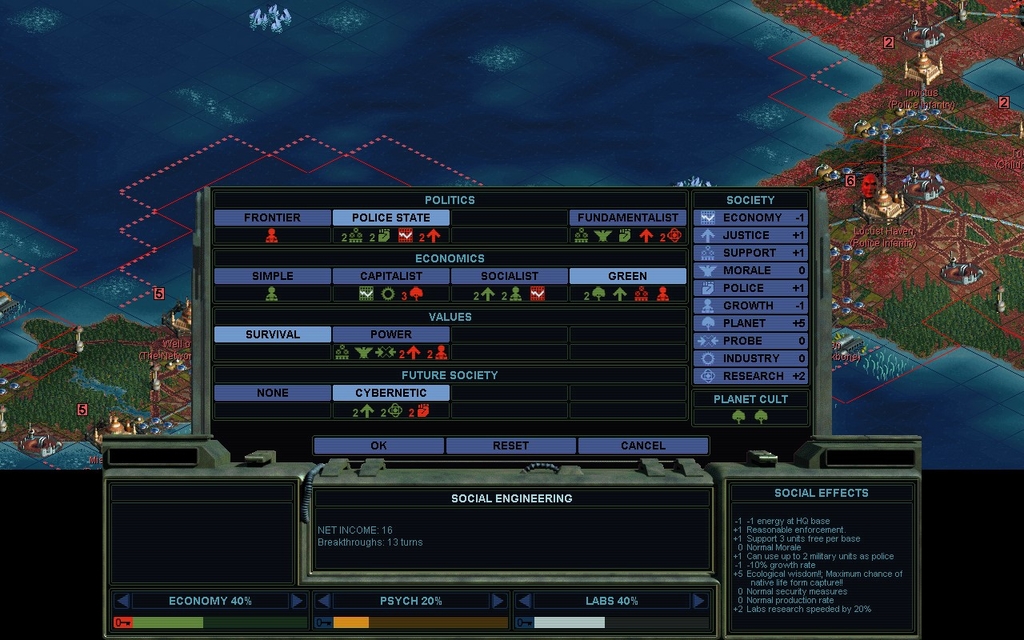Pick Socialist economics
This screenshot has width=1024, height=640.
pyautogui.click(x=509, y=276)
